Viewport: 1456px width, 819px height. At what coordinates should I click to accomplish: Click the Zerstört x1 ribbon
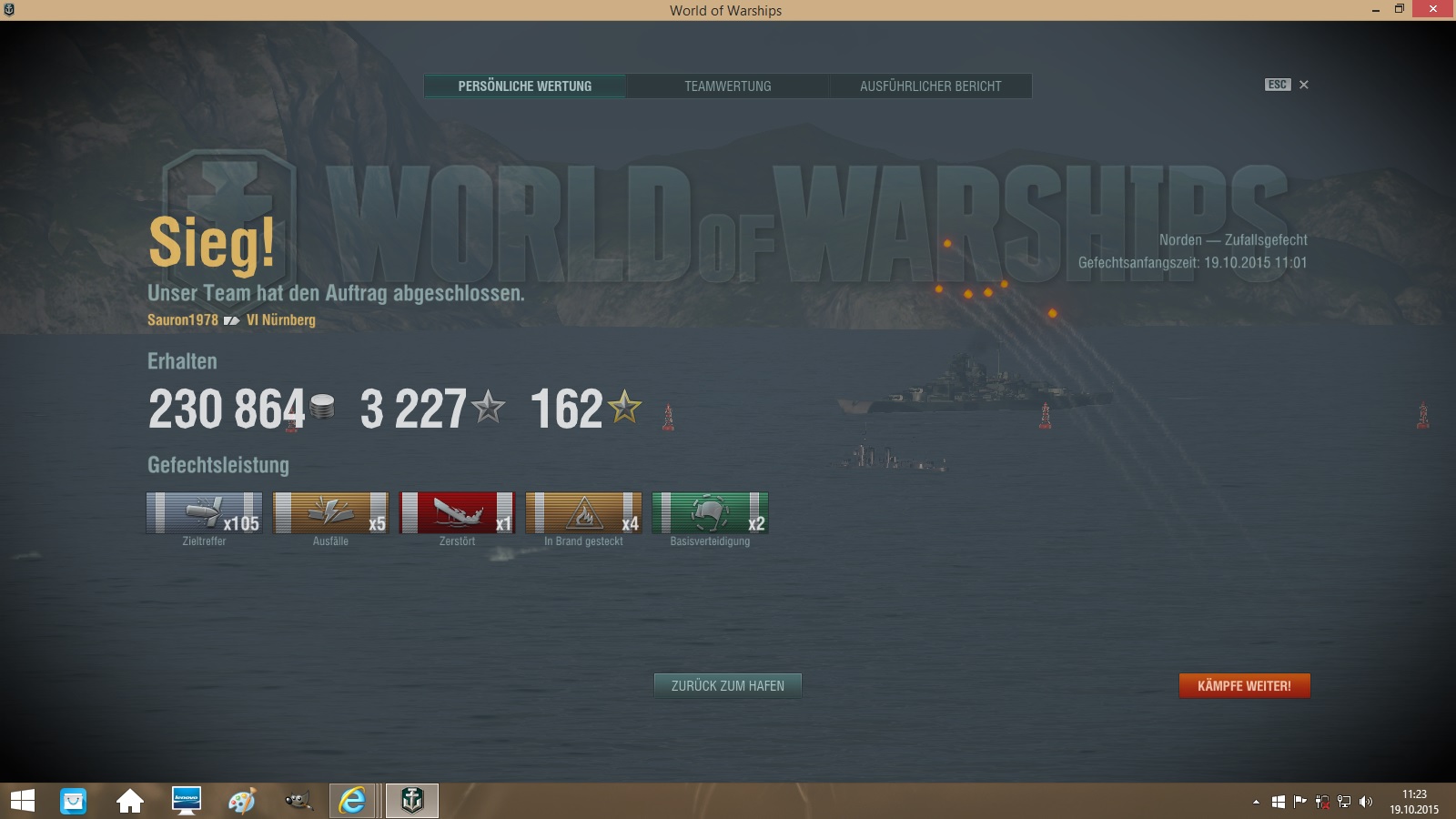pos(457,513)
